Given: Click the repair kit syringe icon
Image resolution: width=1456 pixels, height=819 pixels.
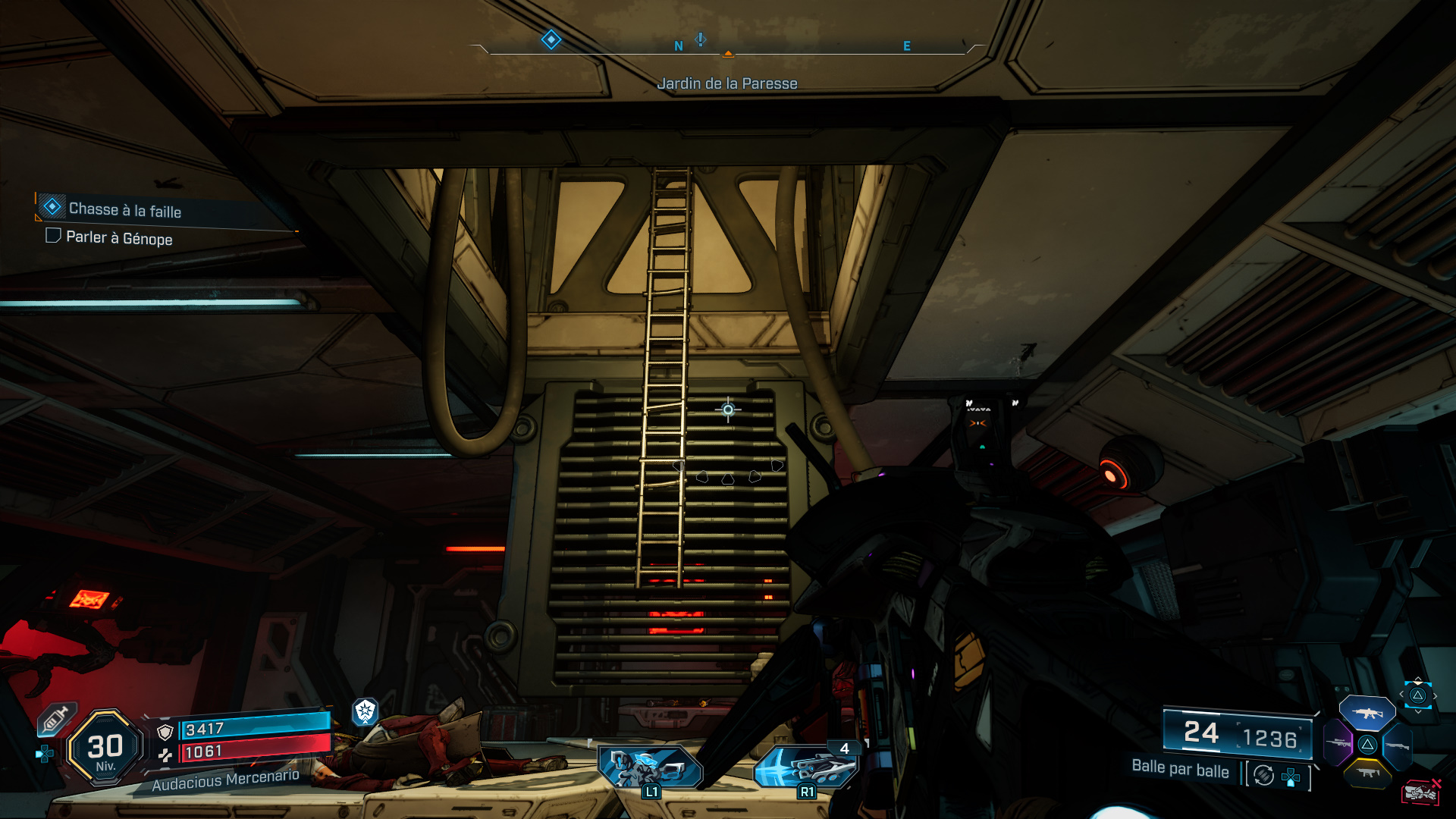Looking at the screenshot, I should pyautogui.click(x=56, y=719).
